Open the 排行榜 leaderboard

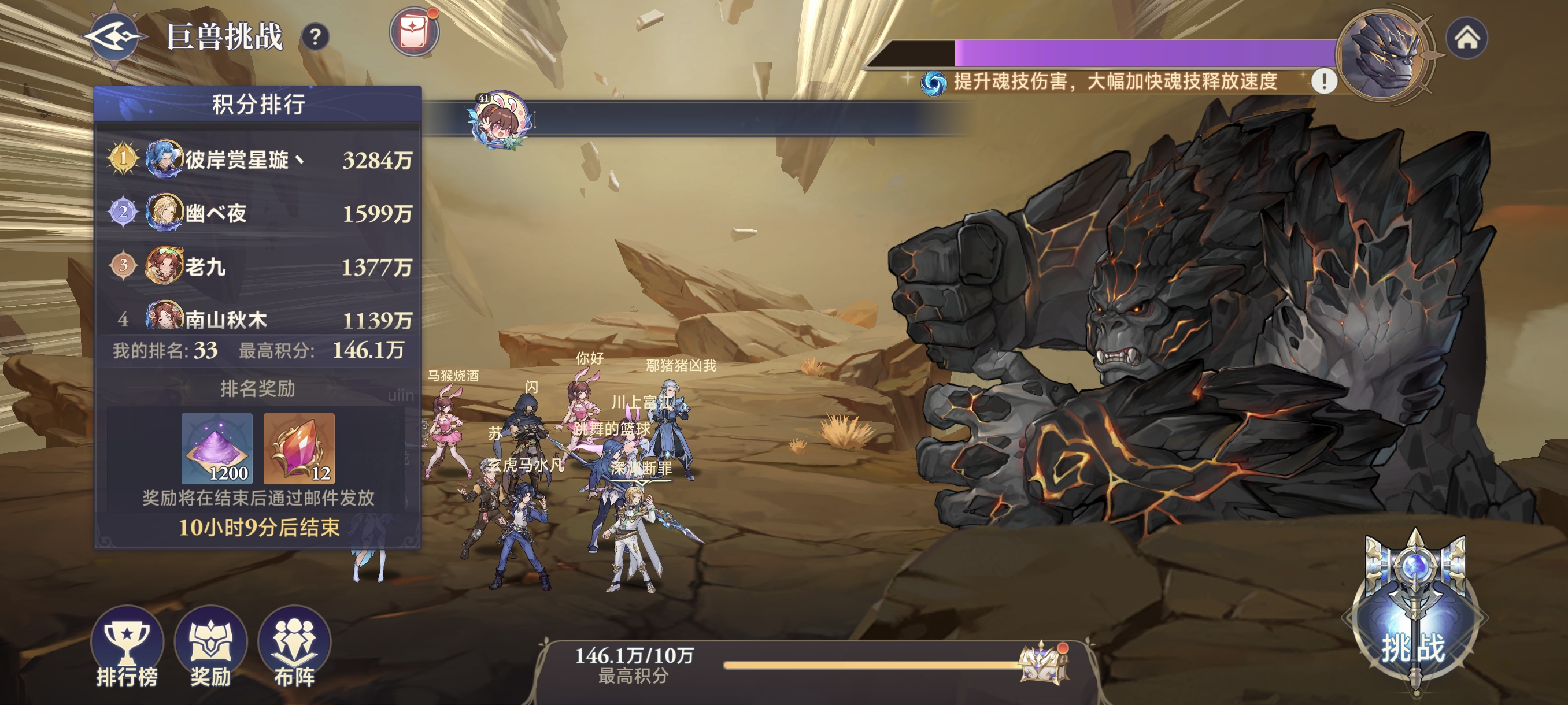pos(127,647)
